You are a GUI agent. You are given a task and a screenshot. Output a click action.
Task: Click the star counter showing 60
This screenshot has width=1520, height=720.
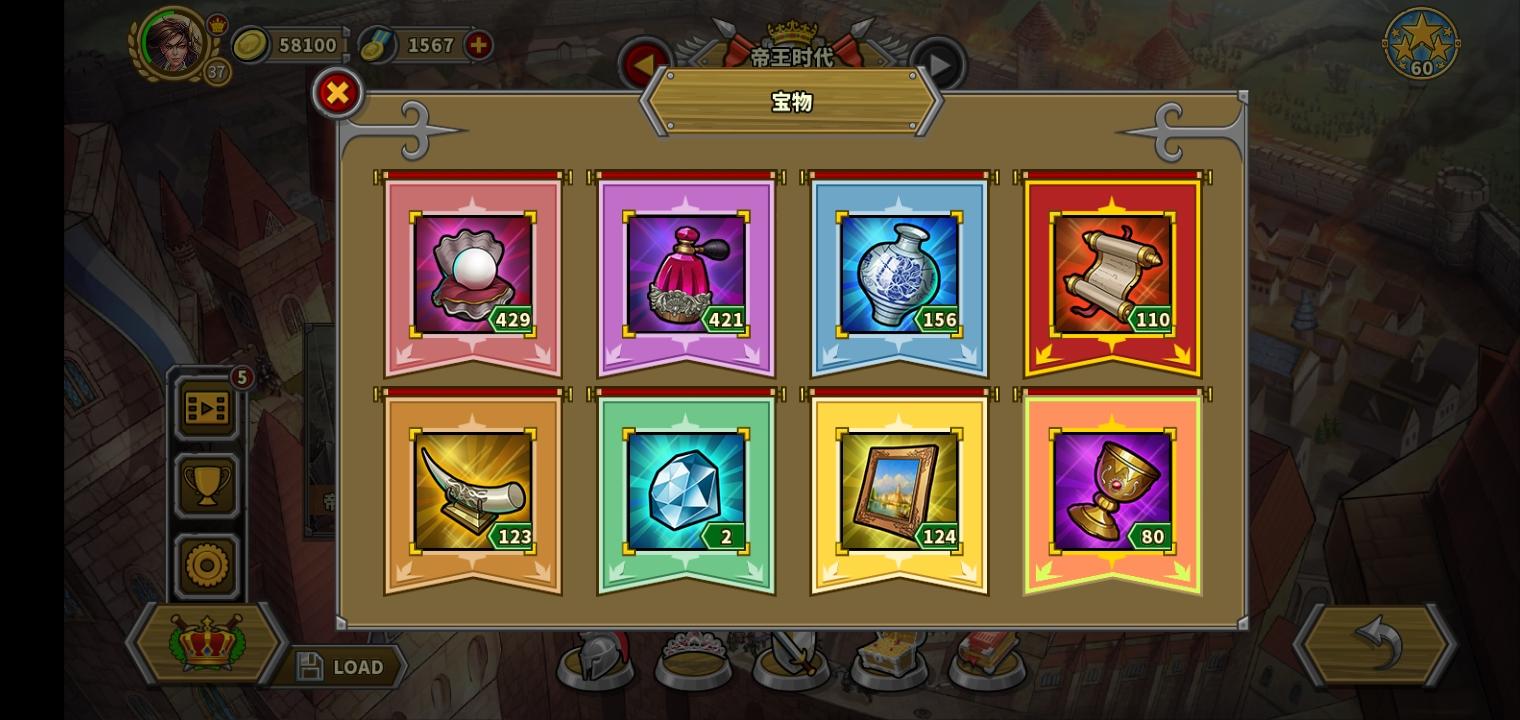tap(1420, 43)
